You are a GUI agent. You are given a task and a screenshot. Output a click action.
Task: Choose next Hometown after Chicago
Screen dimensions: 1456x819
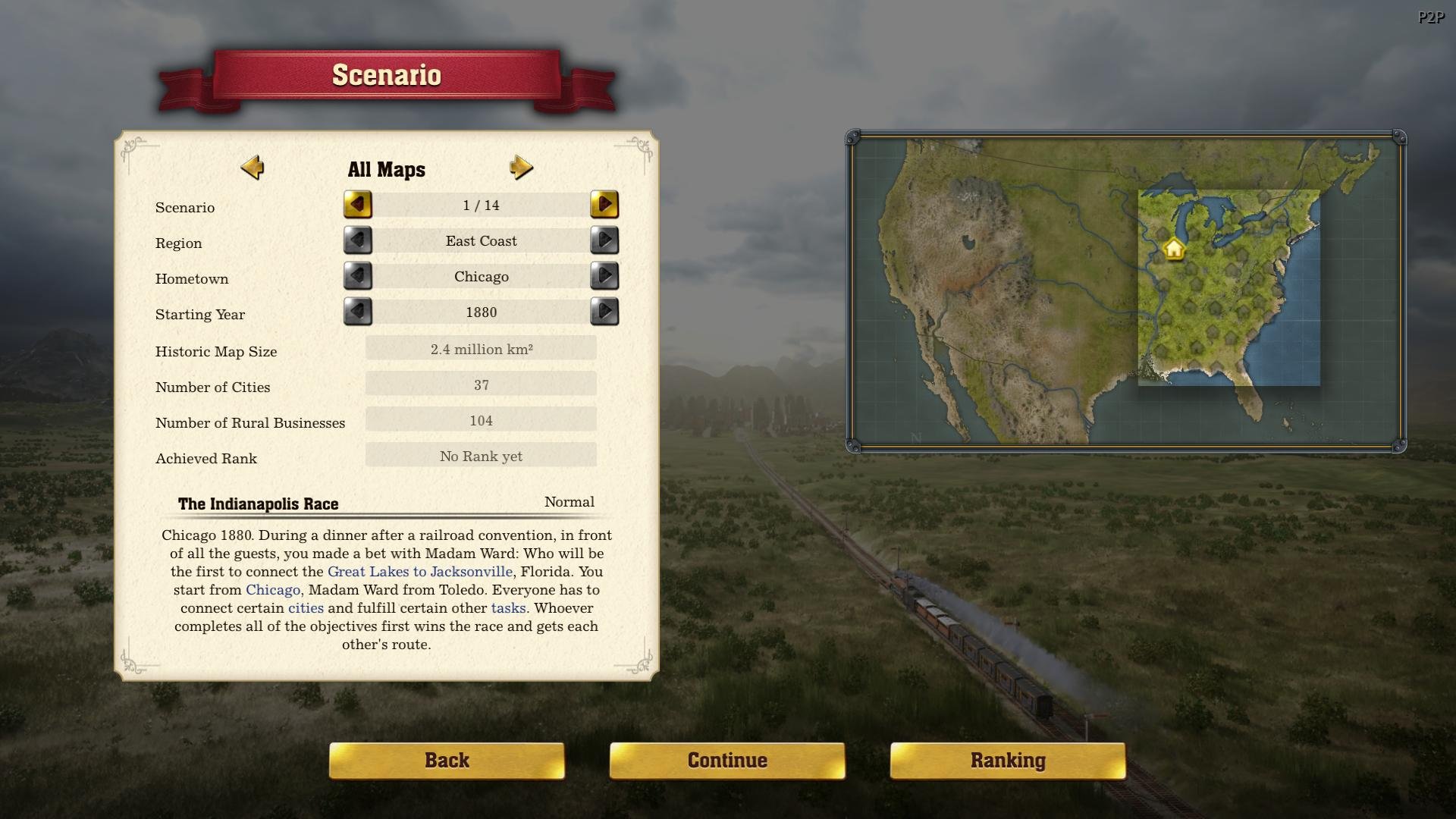coord(604,276)
